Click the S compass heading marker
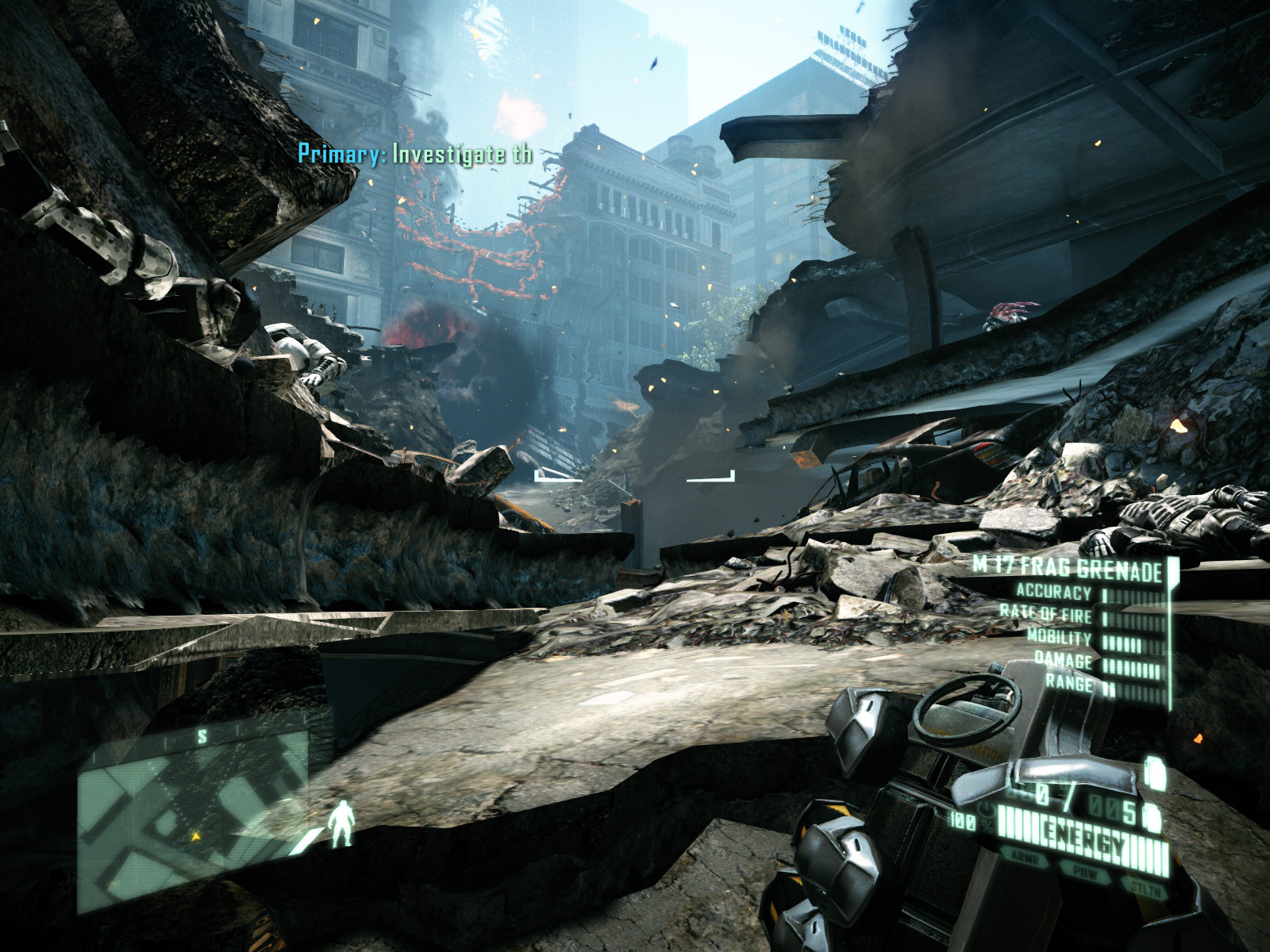 click(x=202, y=737)
